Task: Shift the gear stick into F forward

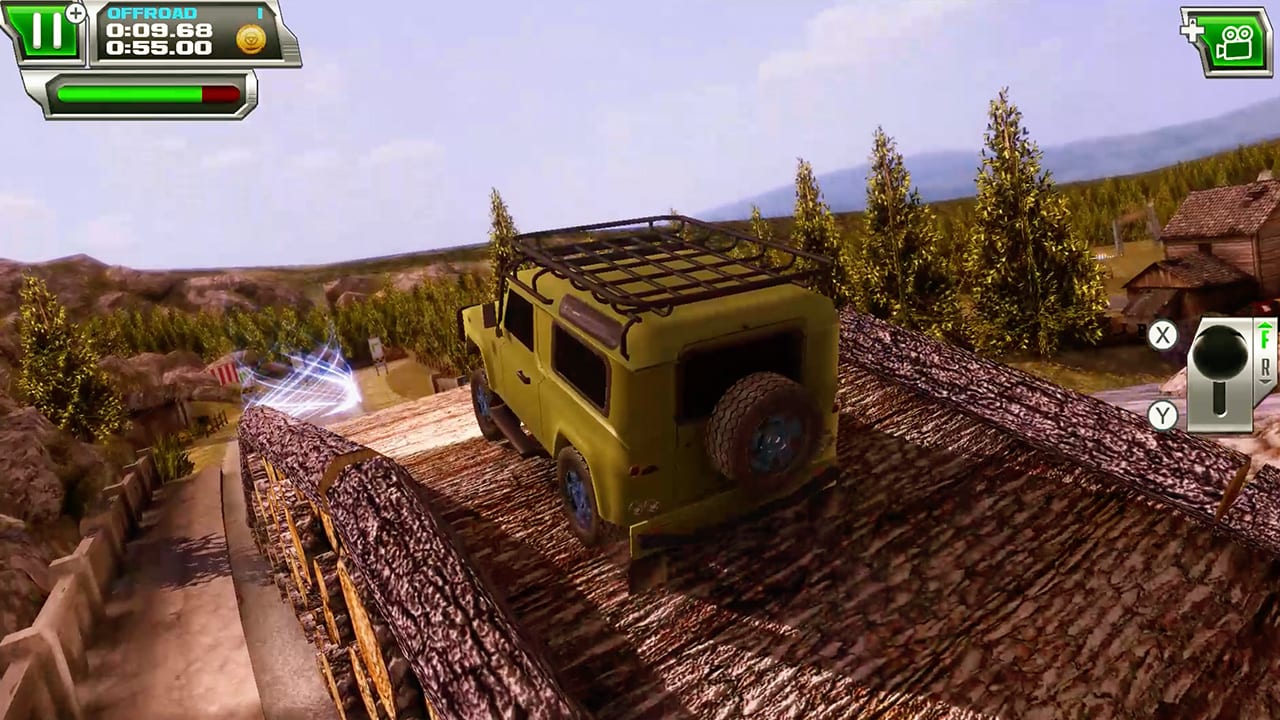Action: (1266, 337)
